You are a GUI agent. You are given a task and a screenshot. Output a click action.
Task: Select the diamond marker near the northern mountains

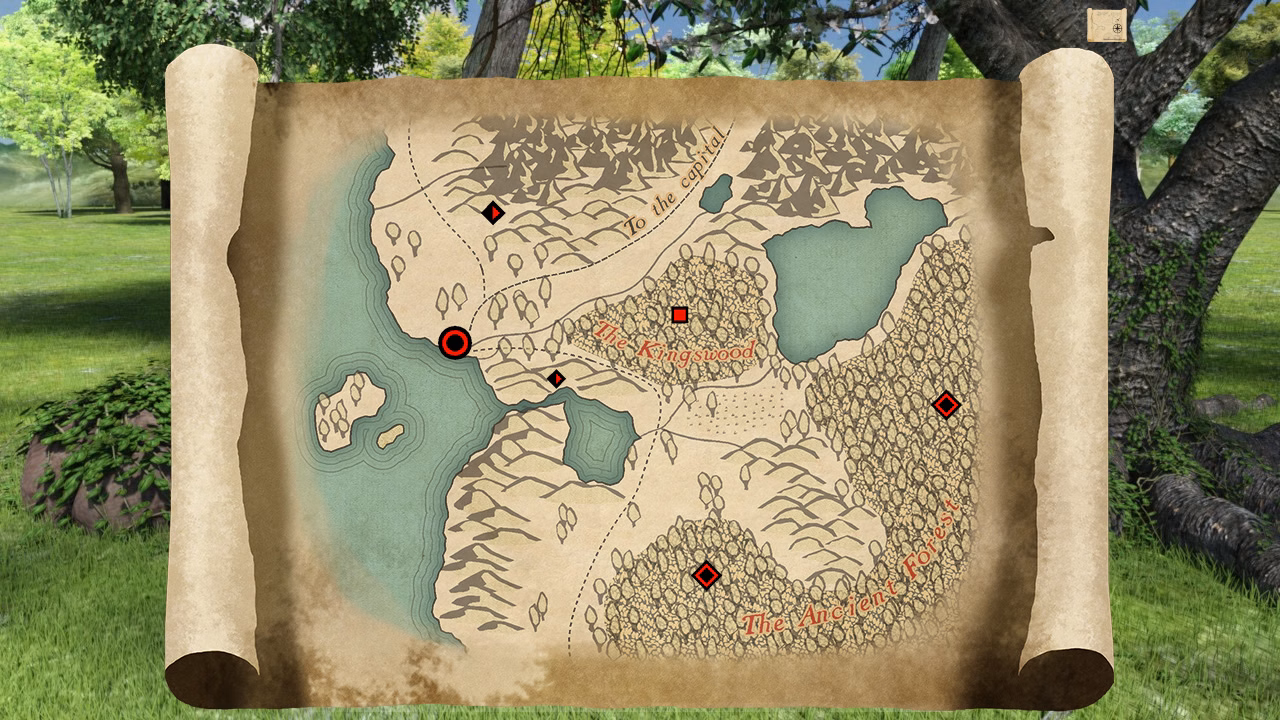click(x=493, y=212)
